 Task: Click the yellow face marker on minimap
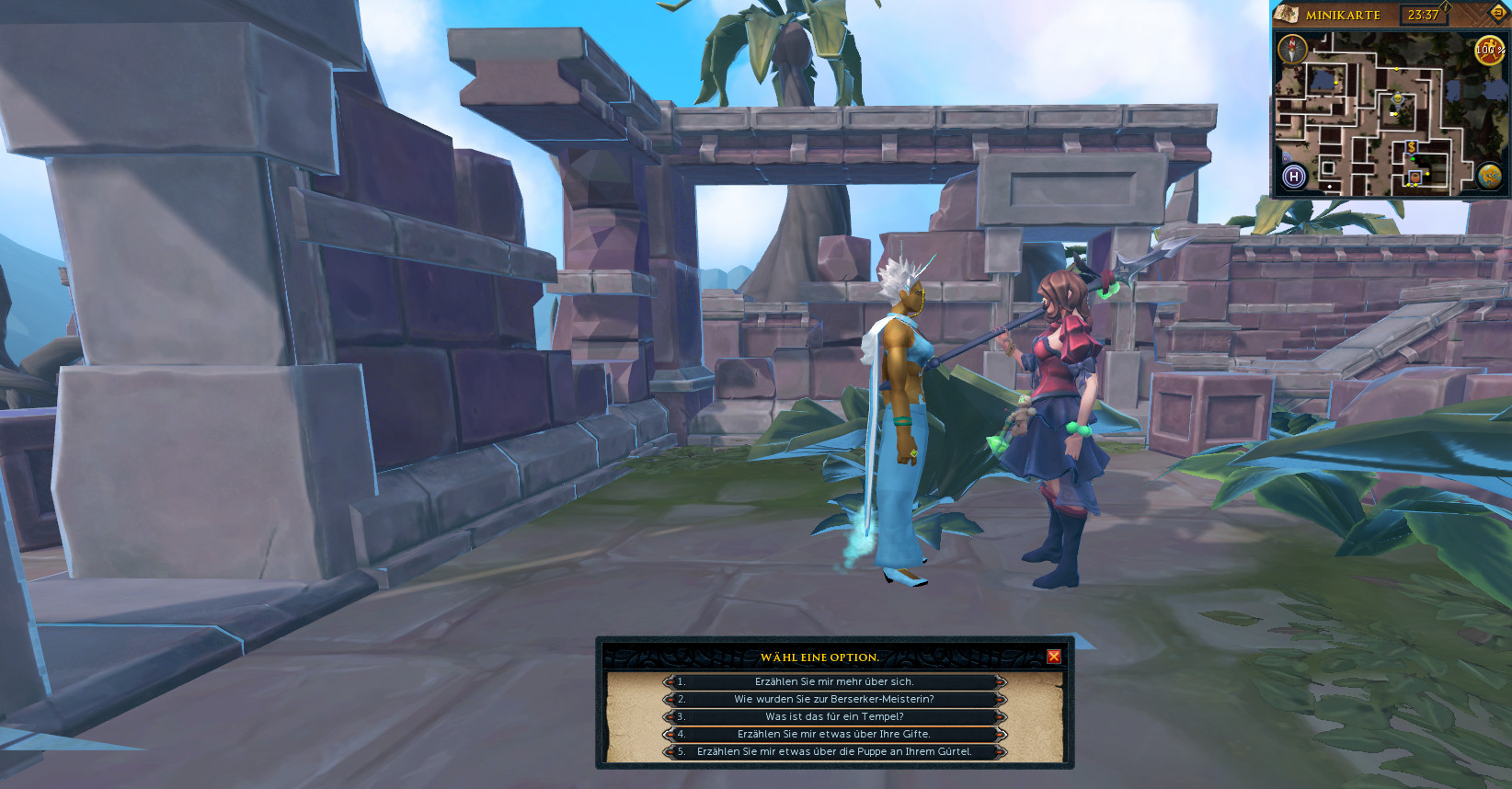point(1398,97)
